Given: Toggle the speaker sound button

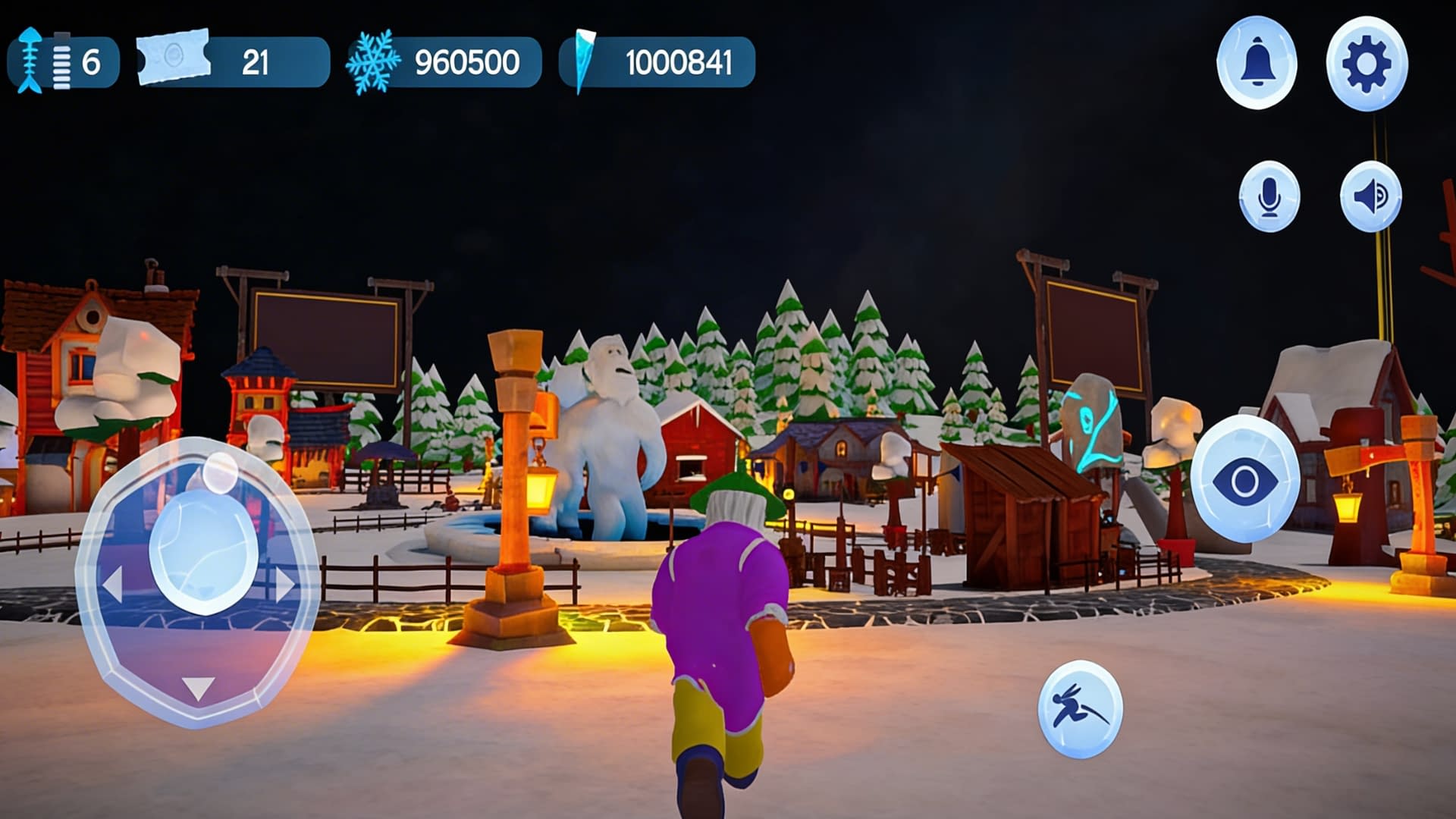Looking at the screenshot, I should pyautogui.click(x=1370, y=196).
